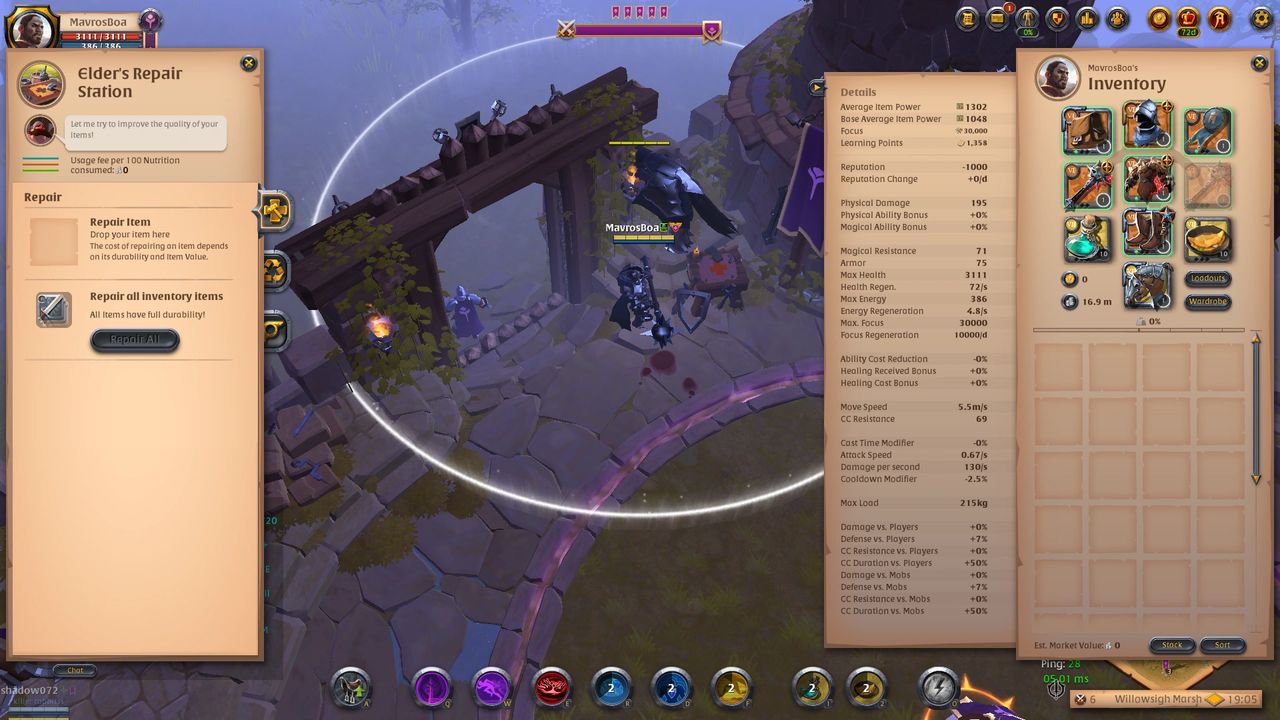1280x720 pixels.
Task: Switch to the recycle arrows station tab
Action: coord(273,270)
